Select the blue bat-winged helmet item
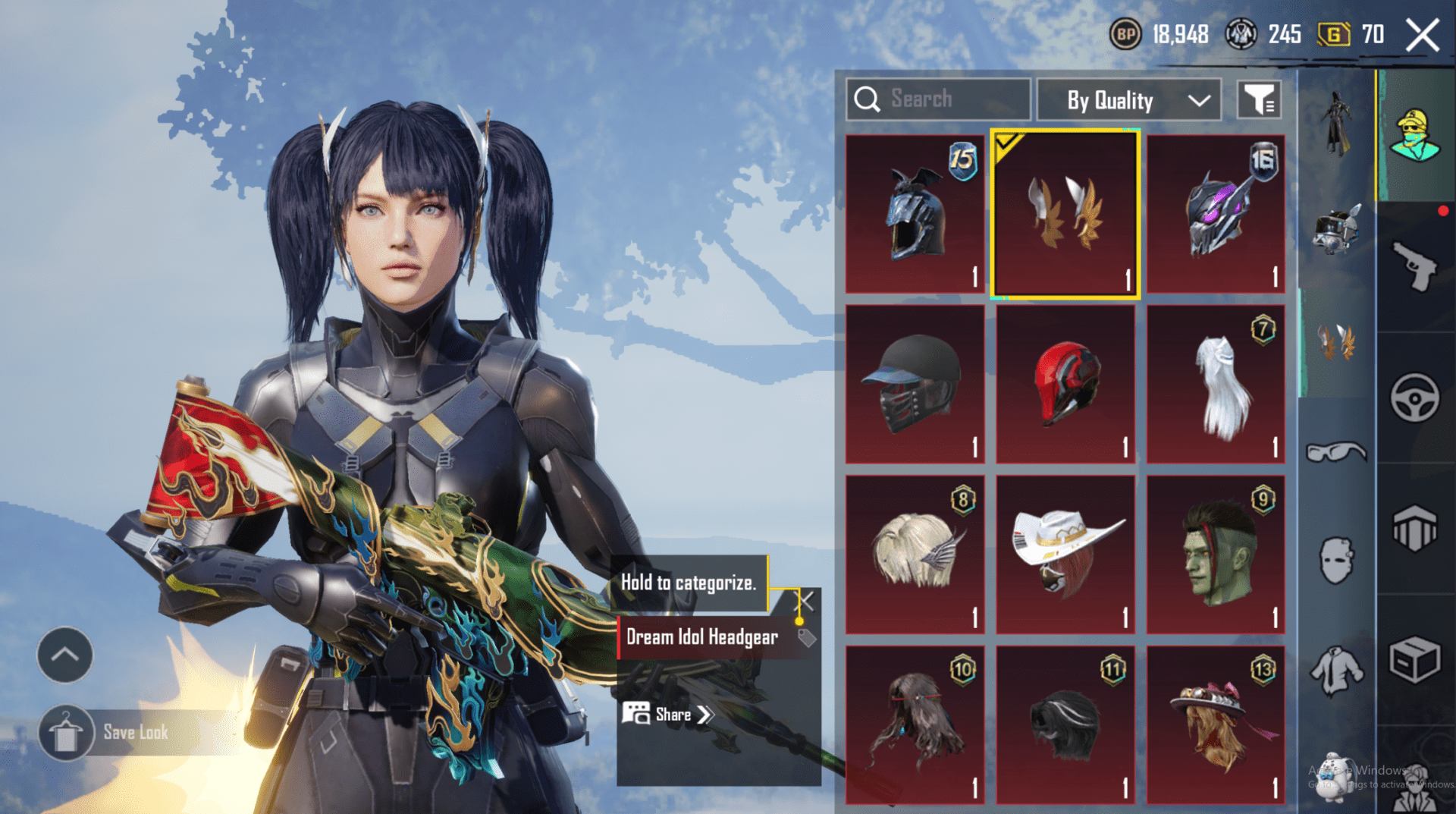The width and height of the screenshot is (1456, 814). (915, 214)
